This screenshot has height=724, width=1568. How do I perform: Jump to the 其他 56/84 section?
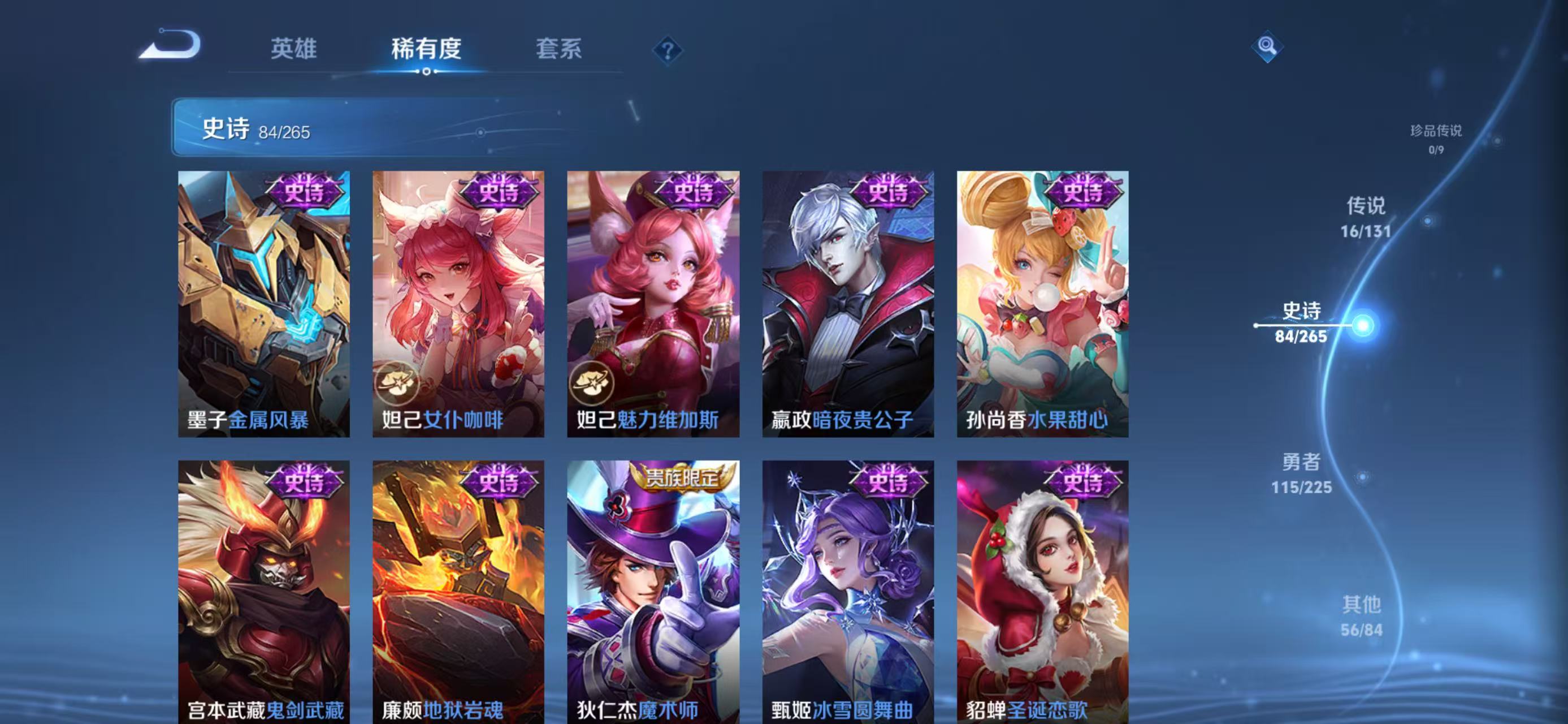pos(1362,615)
